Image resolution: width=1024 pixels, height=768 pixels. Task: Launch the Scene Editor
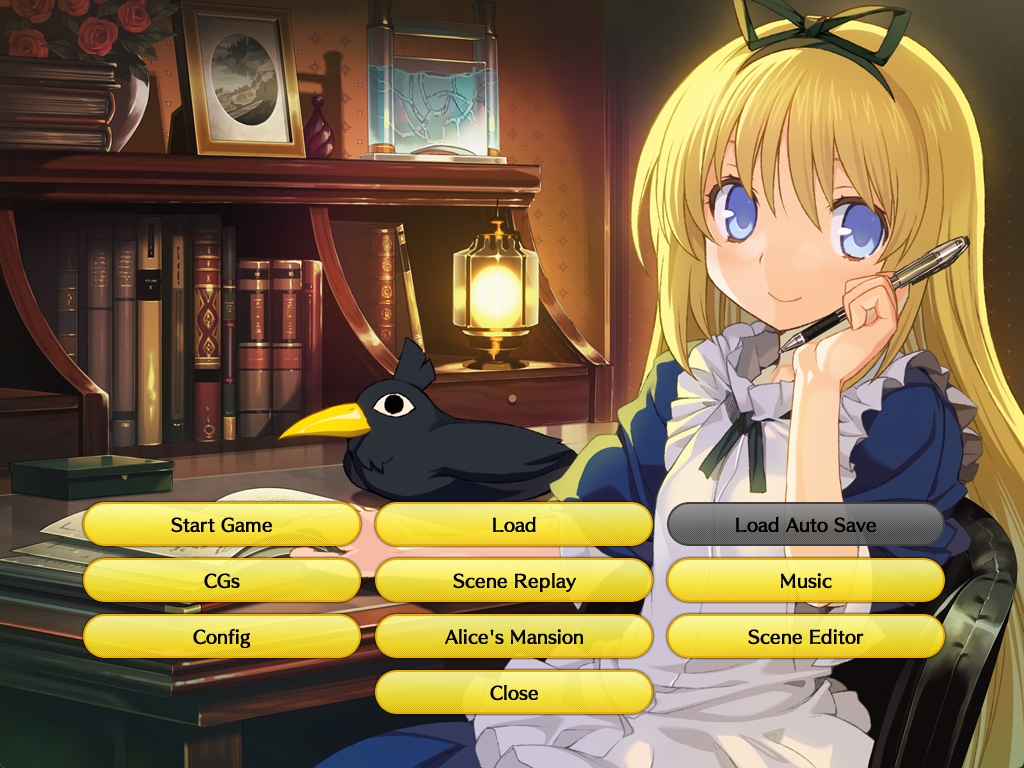(805, 637)
